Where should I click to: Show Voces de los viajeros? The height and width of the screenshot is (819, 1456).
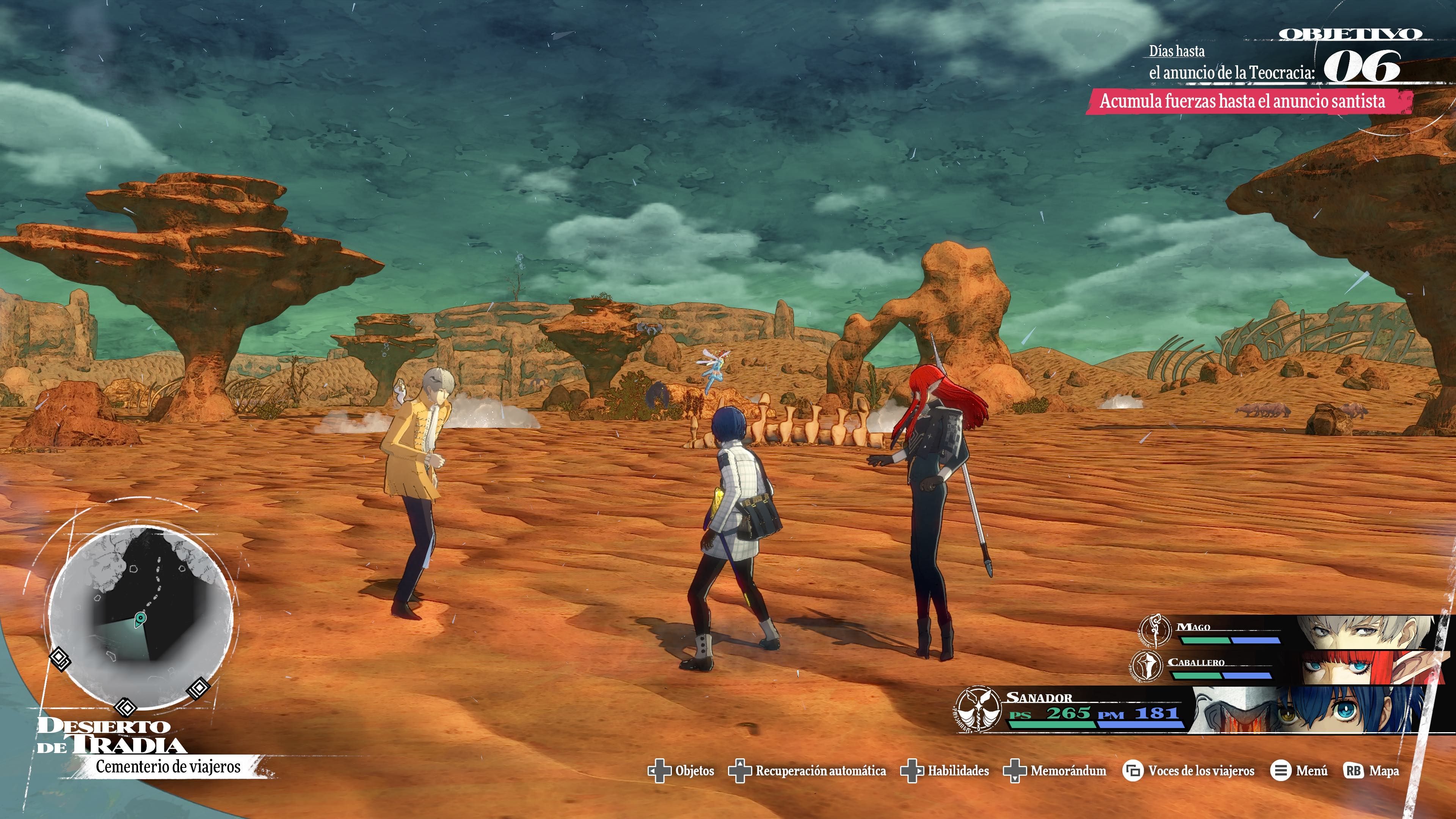point(1189,771)
